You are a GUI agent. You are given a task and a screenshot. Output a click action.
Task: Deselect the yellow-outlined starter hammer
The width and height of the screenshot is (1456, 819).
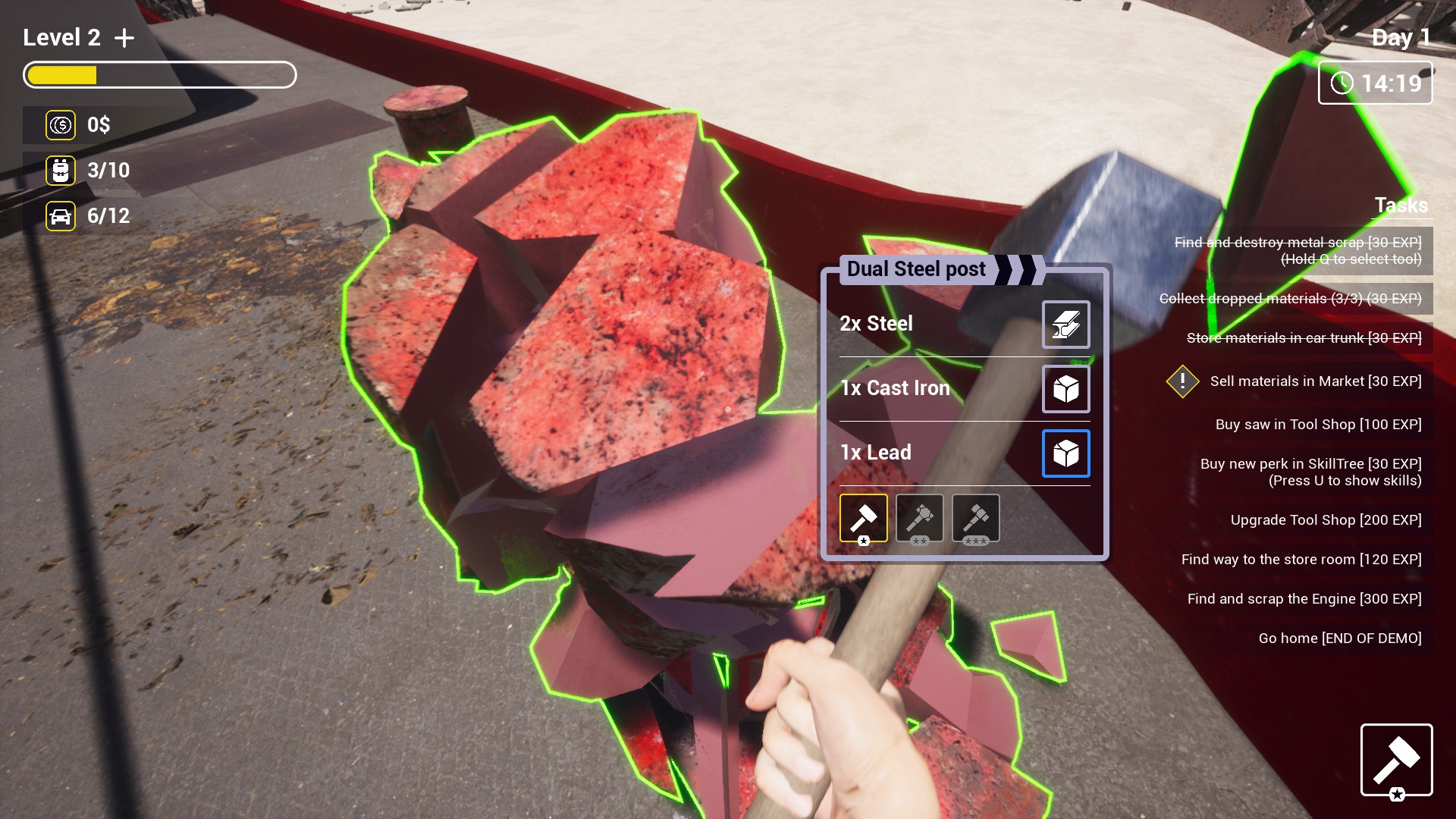pyautogui.click(x=863, y=518)
